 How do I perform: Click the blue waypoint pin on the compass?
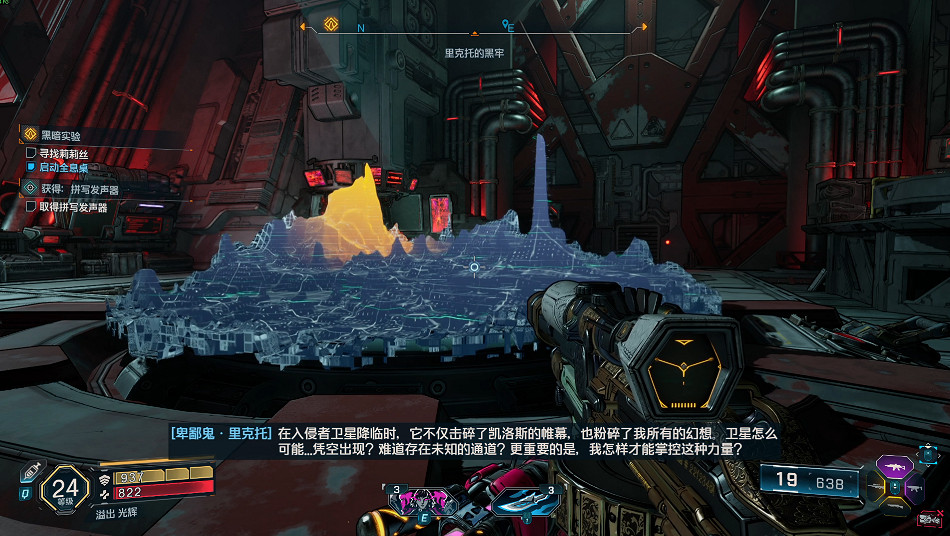point(507,25)
